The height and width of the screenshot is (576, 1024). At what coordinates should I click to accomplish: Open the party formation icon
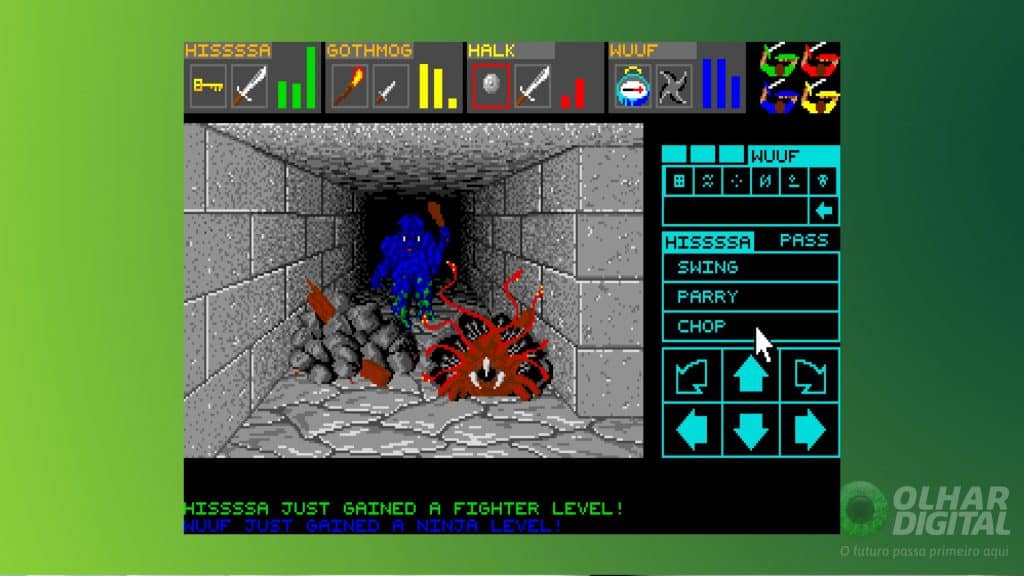point(800,78)
